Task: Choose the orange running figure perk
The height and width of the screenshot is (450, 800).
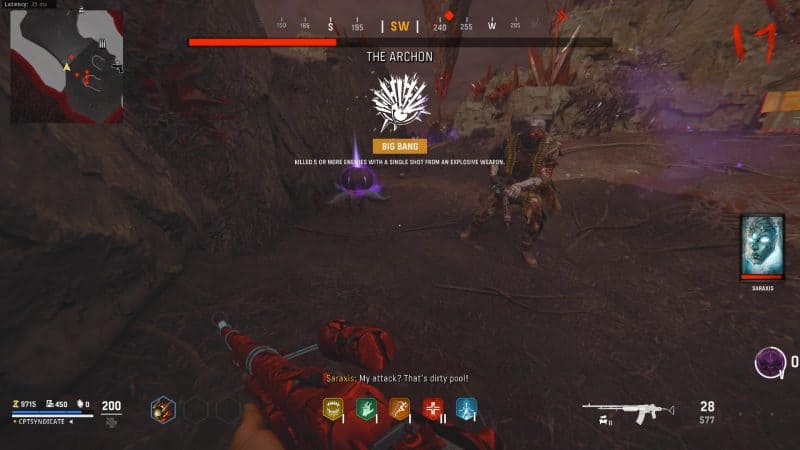Action: [400, 408]
